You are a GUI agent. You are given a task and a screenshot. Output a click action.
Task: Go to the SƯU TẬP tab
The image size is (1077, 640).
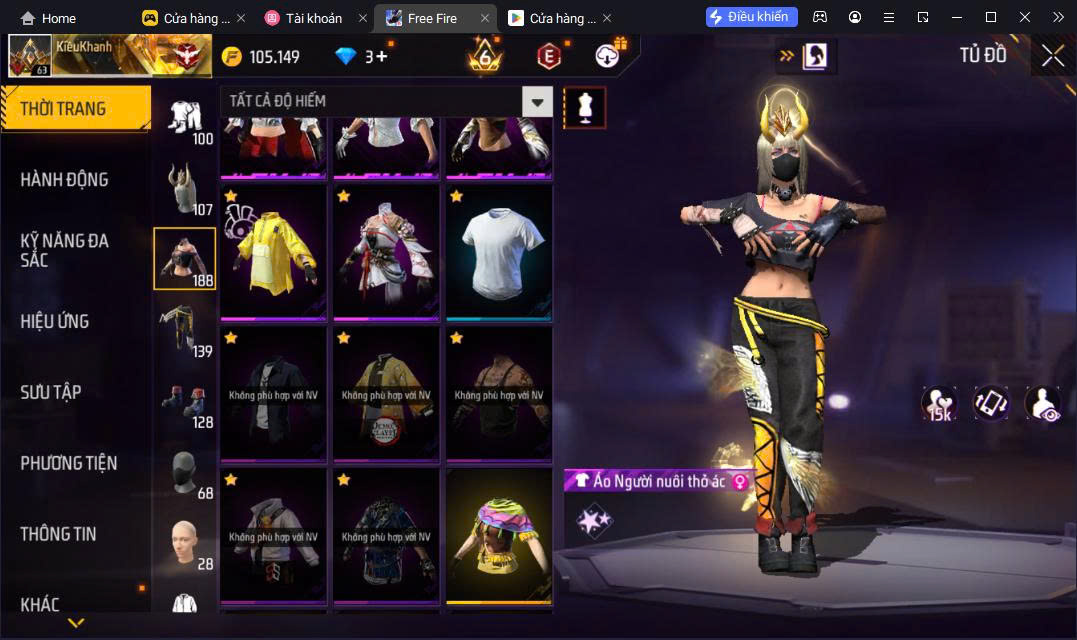pyautogui.click(x=51, y=392)
